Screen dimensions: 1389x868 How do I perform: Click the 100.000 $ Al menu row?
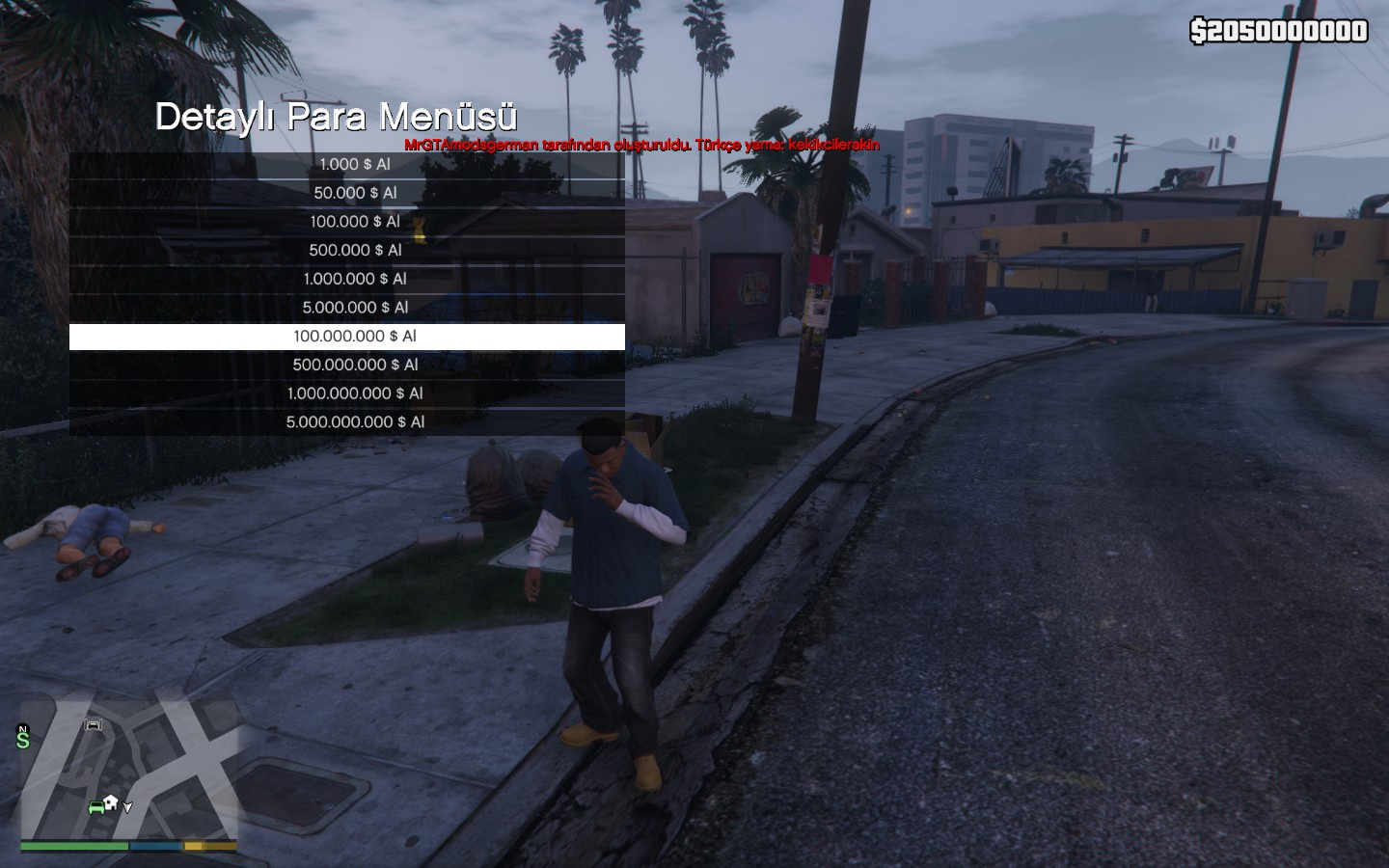[355, 222]
